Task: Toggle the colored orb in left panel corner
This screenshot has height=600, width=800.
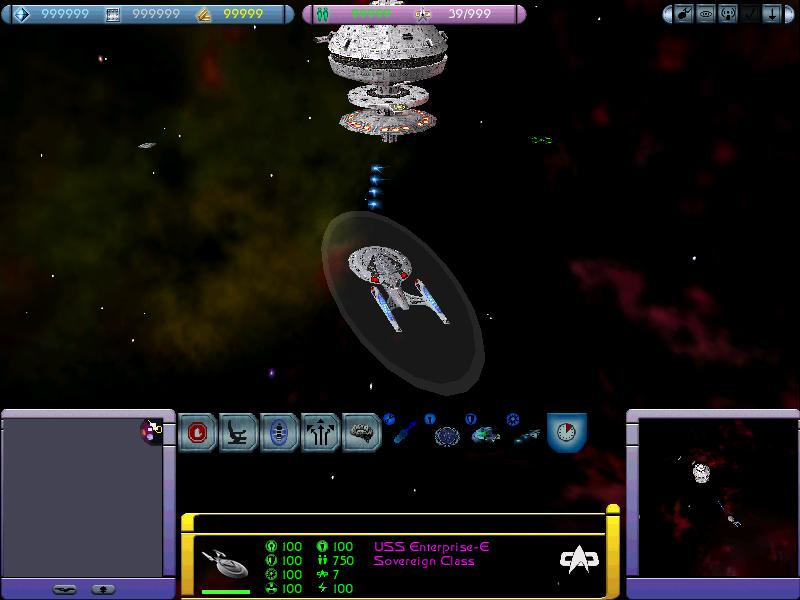Action: [x=153, y=430]
